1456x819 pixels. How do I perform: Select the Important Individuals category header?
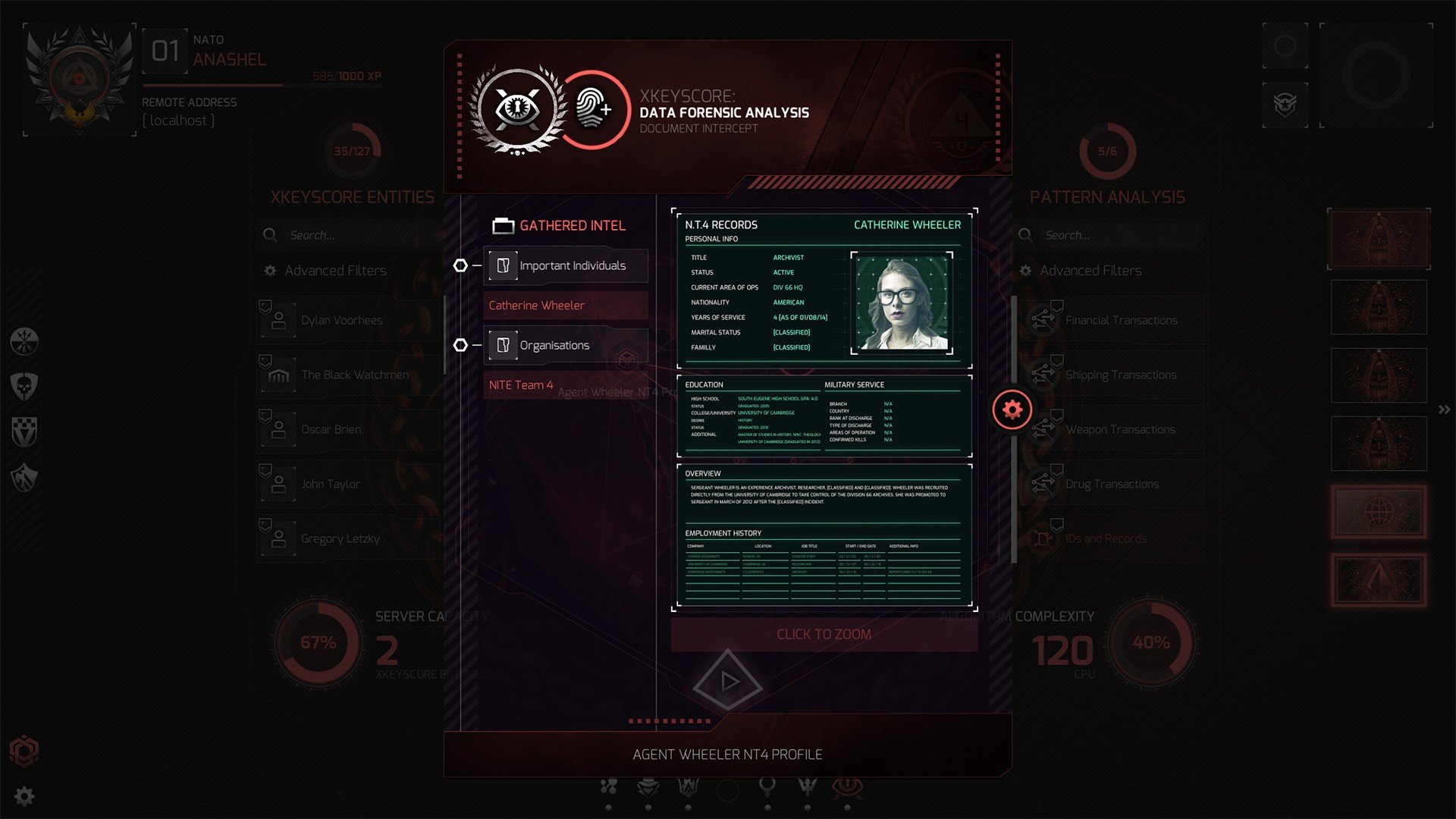573,265
